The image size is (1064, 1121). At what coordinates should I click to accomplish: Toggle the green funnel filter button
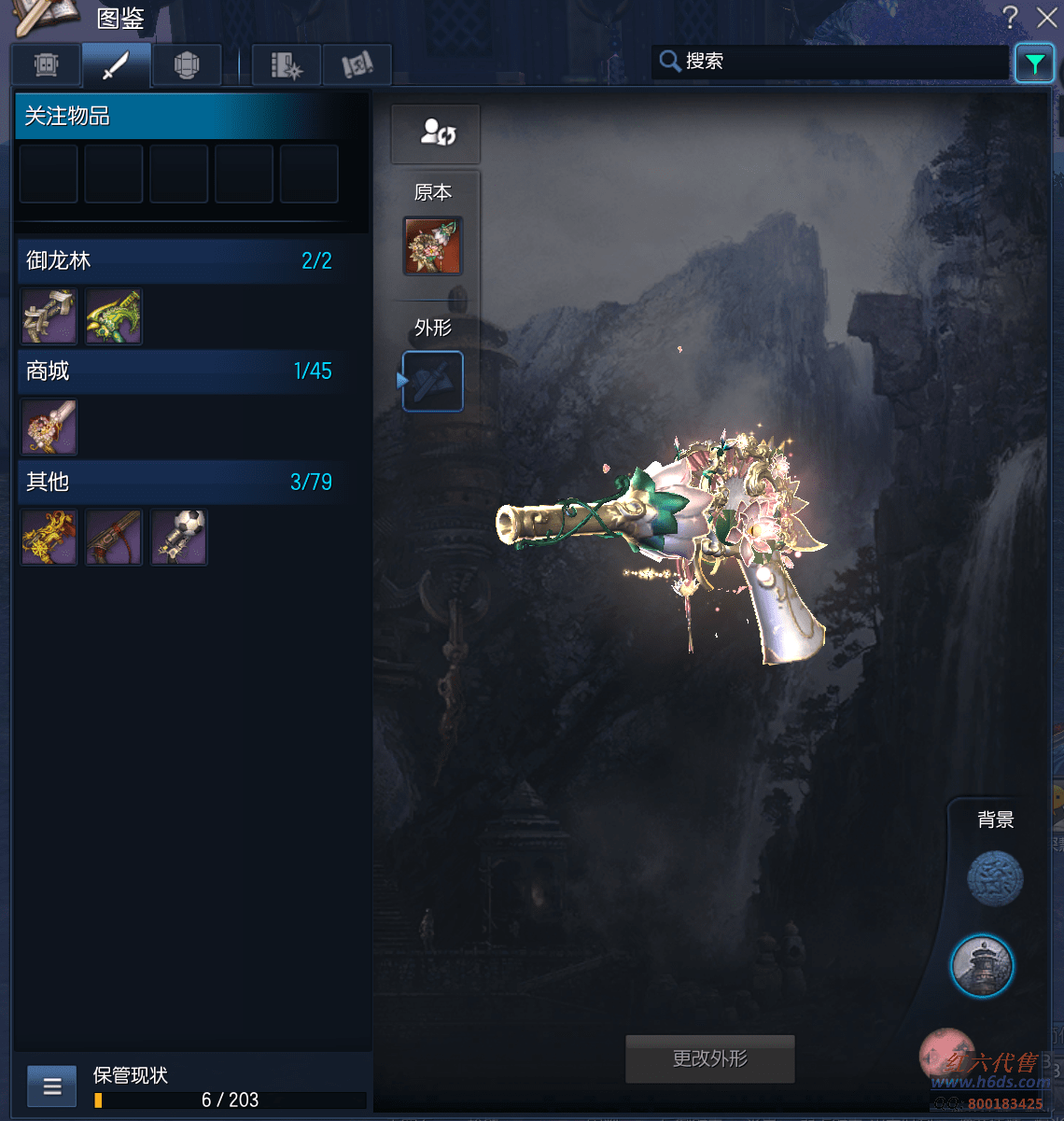pyautogui.click(x=1034, y=63)
